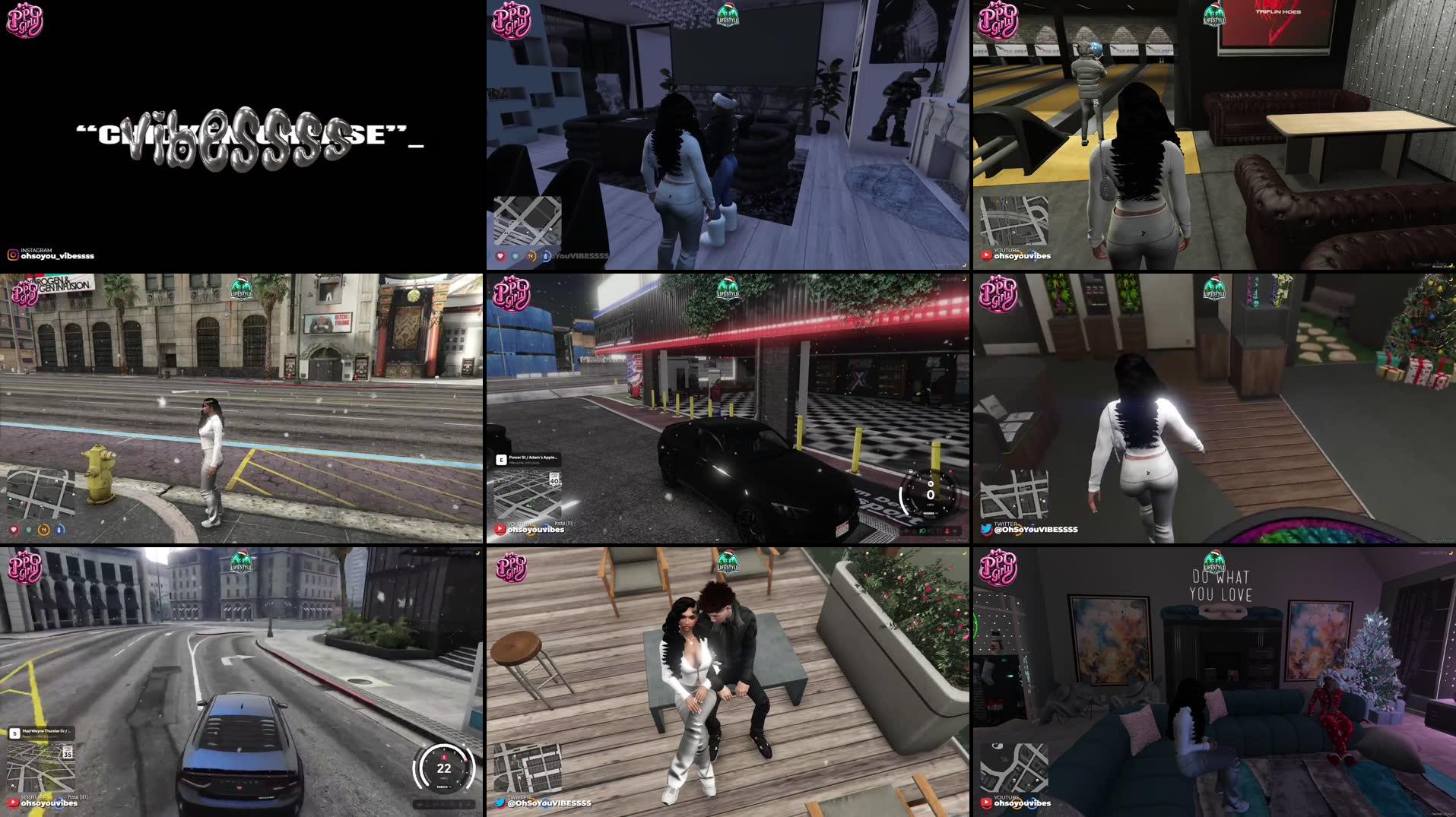This screenshot has width=1456, height=817.
Task: Click the compass heading indicator on the dashcam HUD
Action: tap(931, 484)
